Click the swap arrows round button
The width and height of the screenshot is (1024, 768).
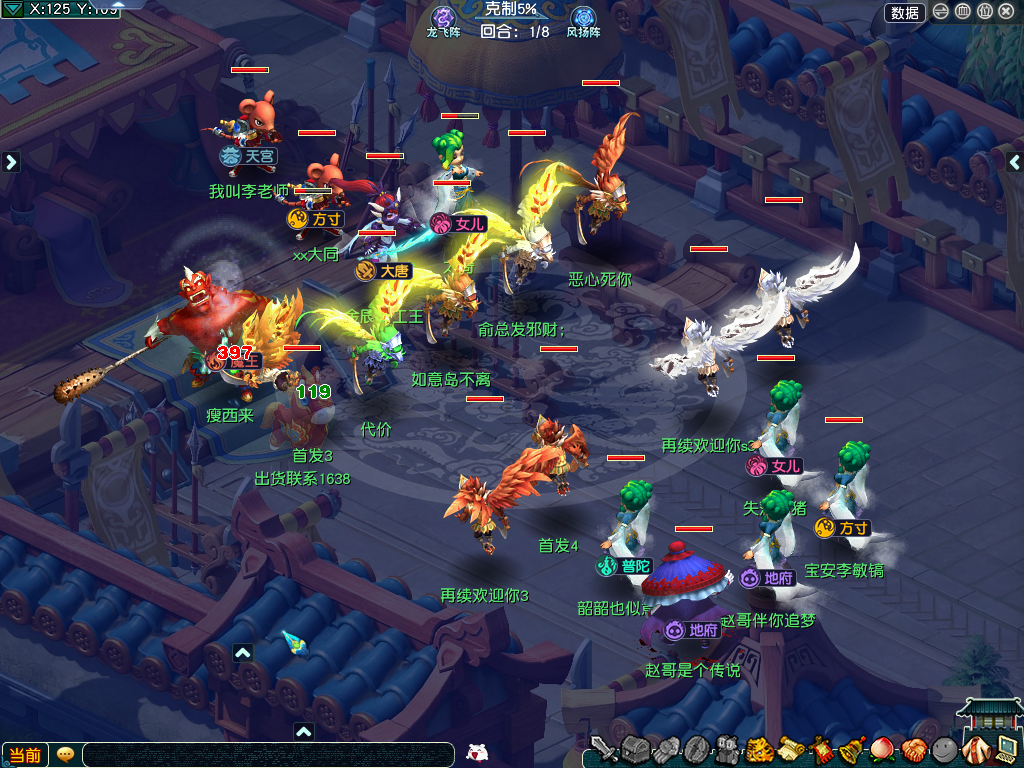[x=941, y=12]
